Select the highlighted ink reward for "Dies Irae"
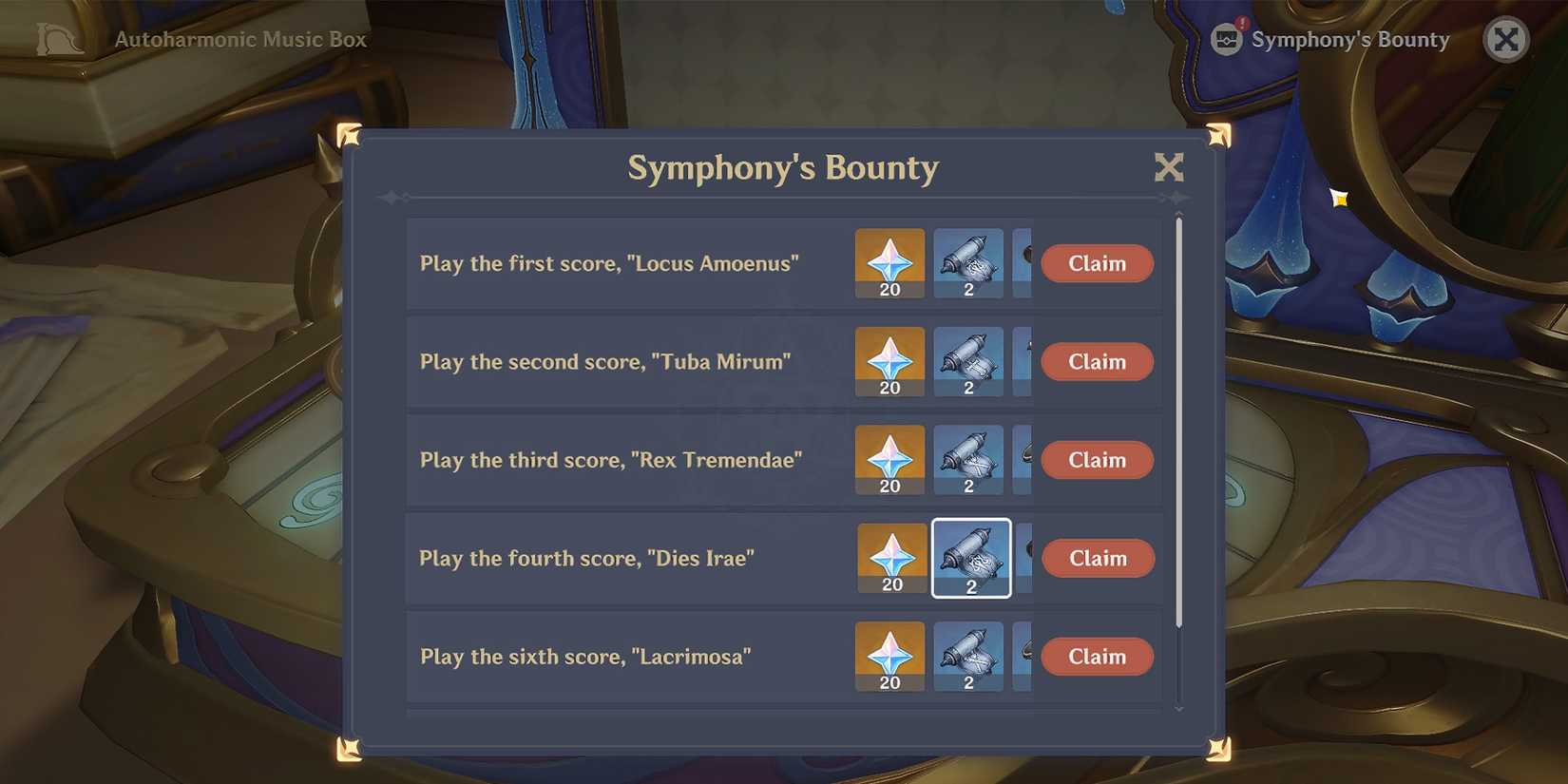Viewport: 1568px width, 784px height. tap(970, 558)
